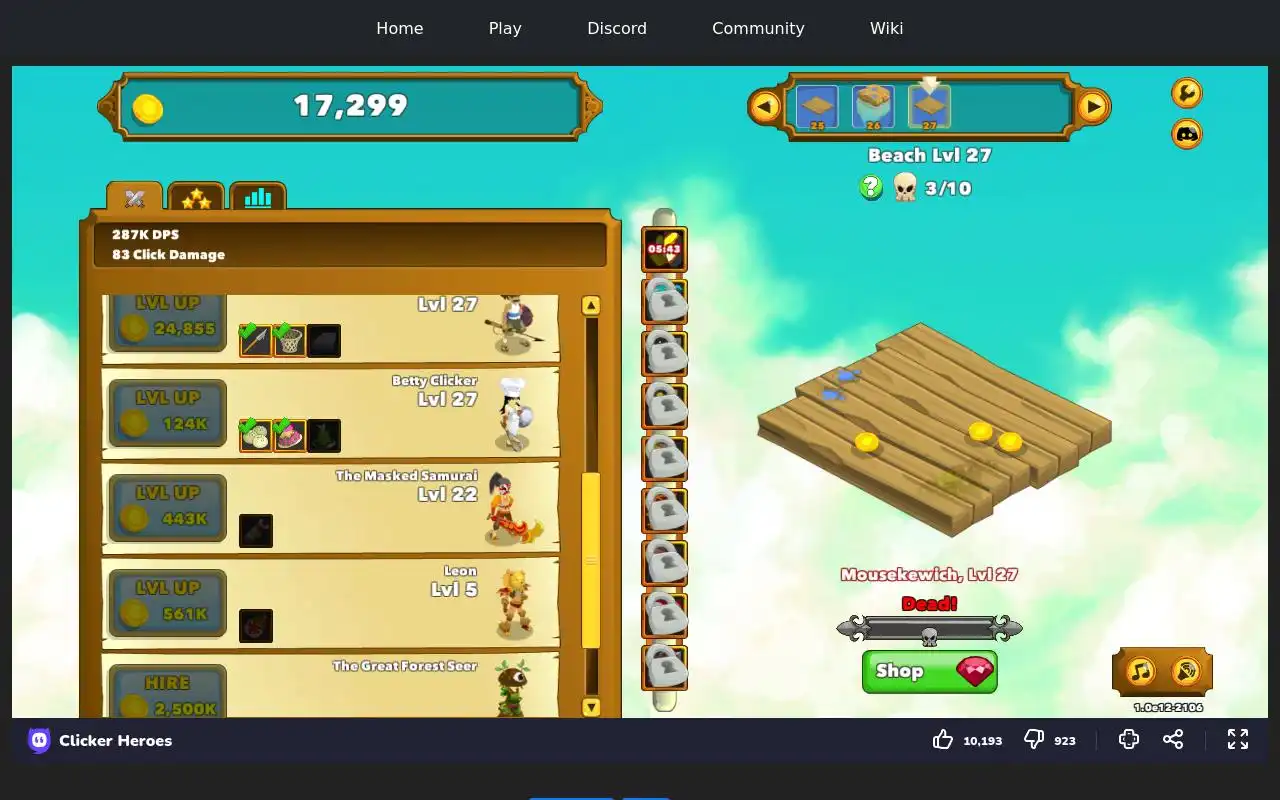Show the bar chart statistics tab

(258, 198)
